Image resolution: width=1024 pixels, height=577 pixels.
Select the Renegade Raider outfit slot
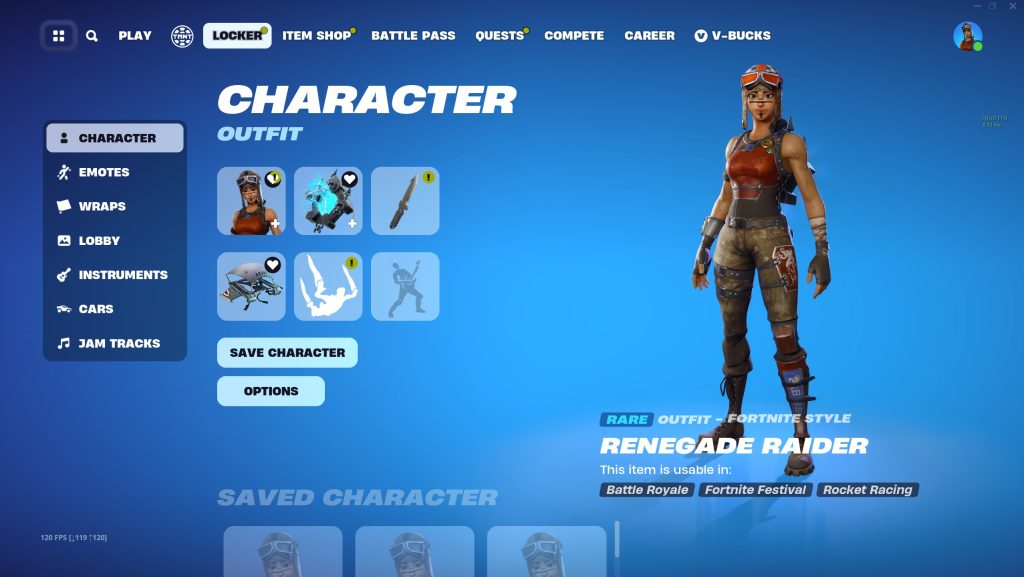point(251,201)
